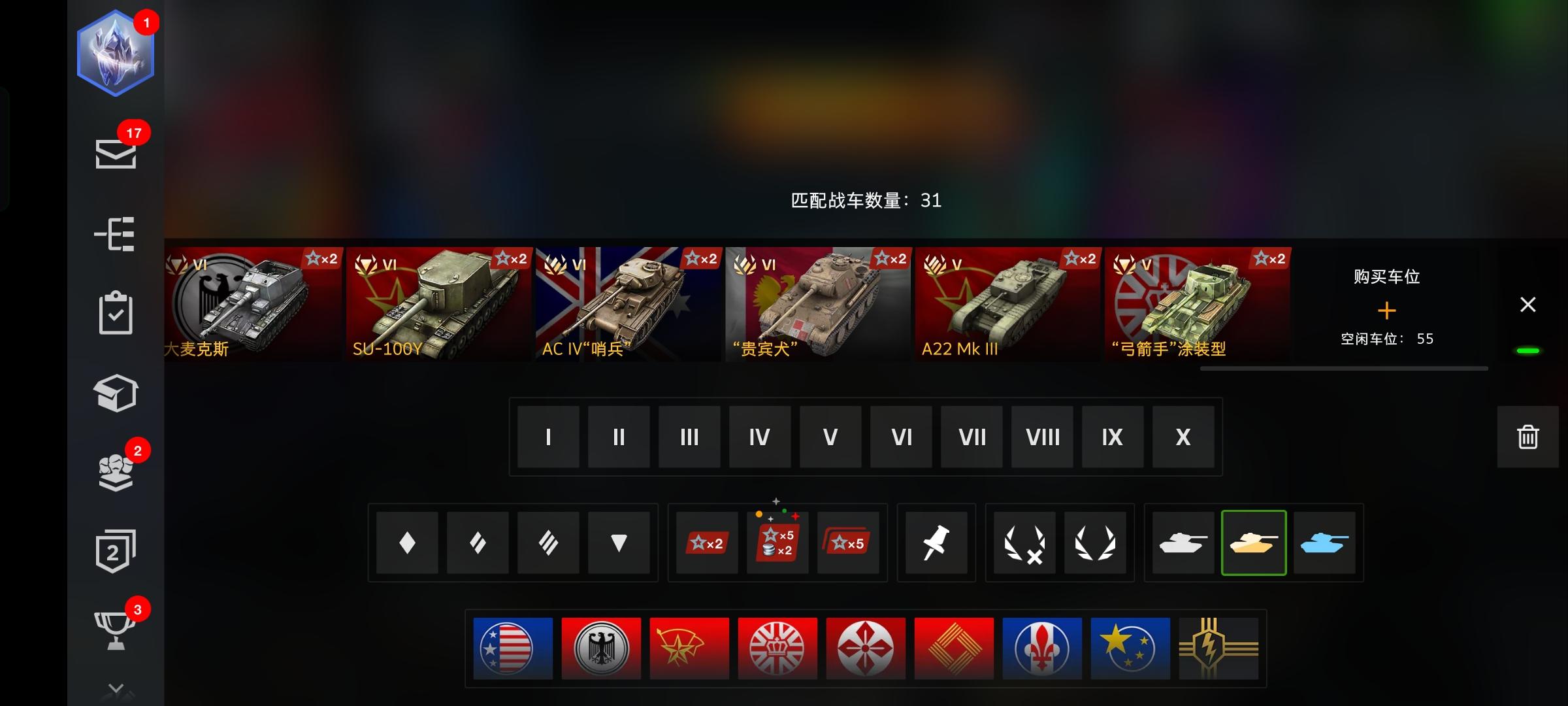Open the containers box
Screen dimensions: 1568x706
click(x=116, y=392)
